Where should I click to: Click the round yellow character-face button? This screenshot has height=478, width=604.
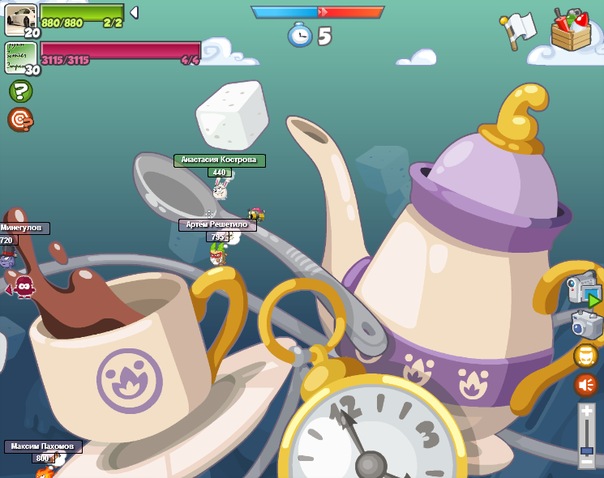point(586,355)
